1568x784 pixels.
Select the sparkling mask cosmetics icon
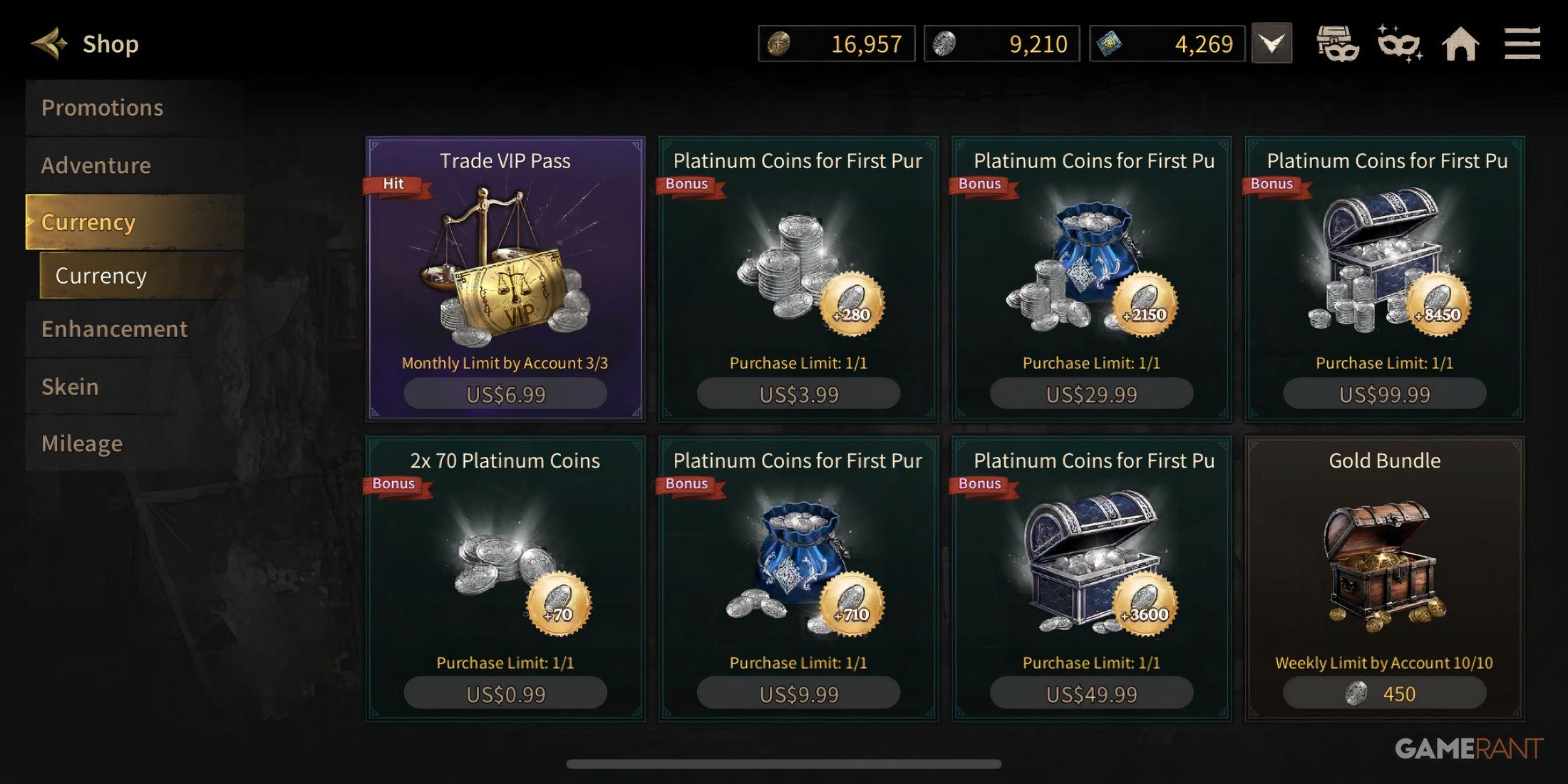[x=1399, y=43]
